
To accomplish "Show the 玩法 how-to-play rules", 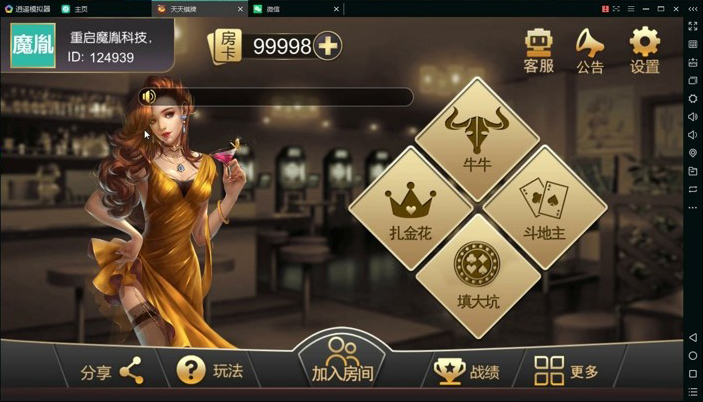I will (x=210, y=371).
